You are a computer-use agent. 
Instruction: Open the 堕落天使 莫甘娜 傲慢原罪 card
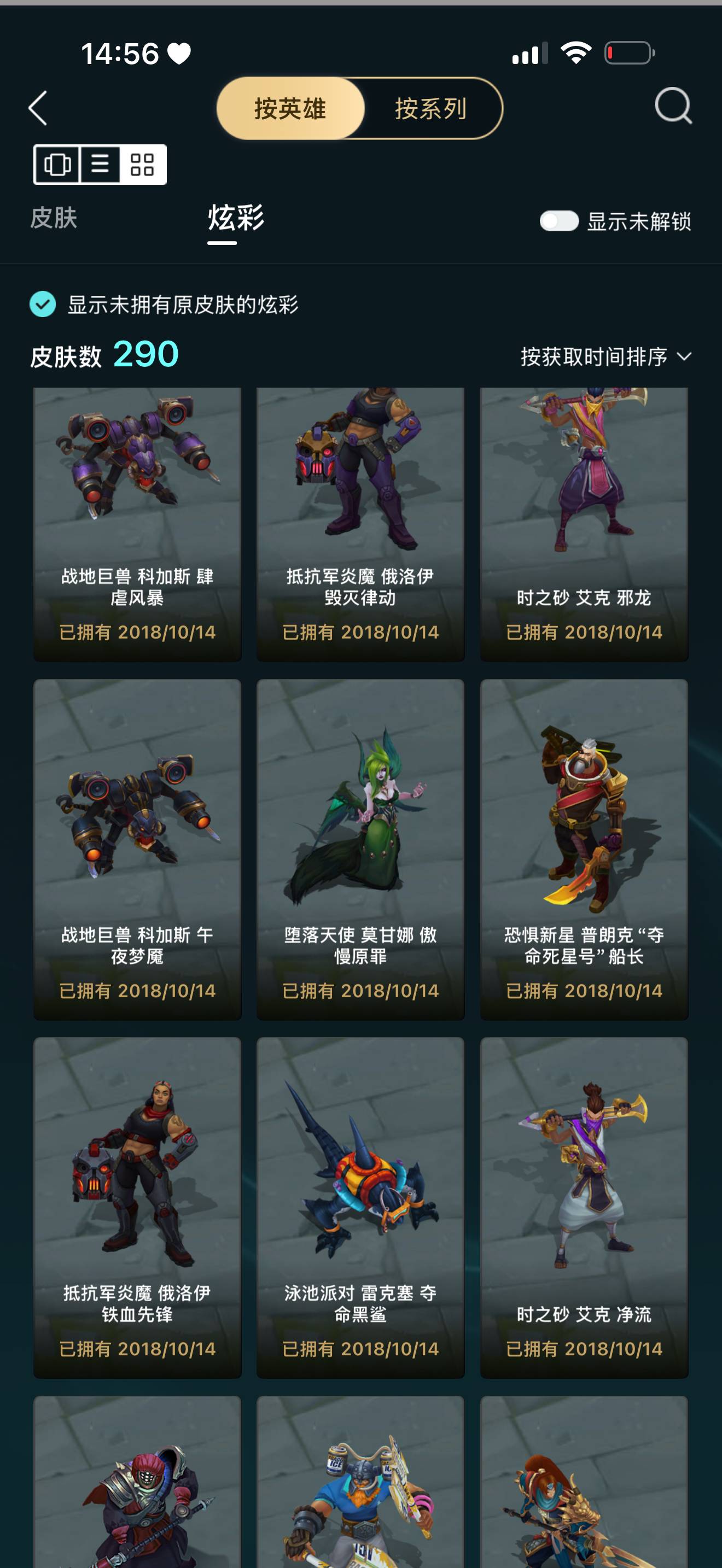click(x=360, y=852)
